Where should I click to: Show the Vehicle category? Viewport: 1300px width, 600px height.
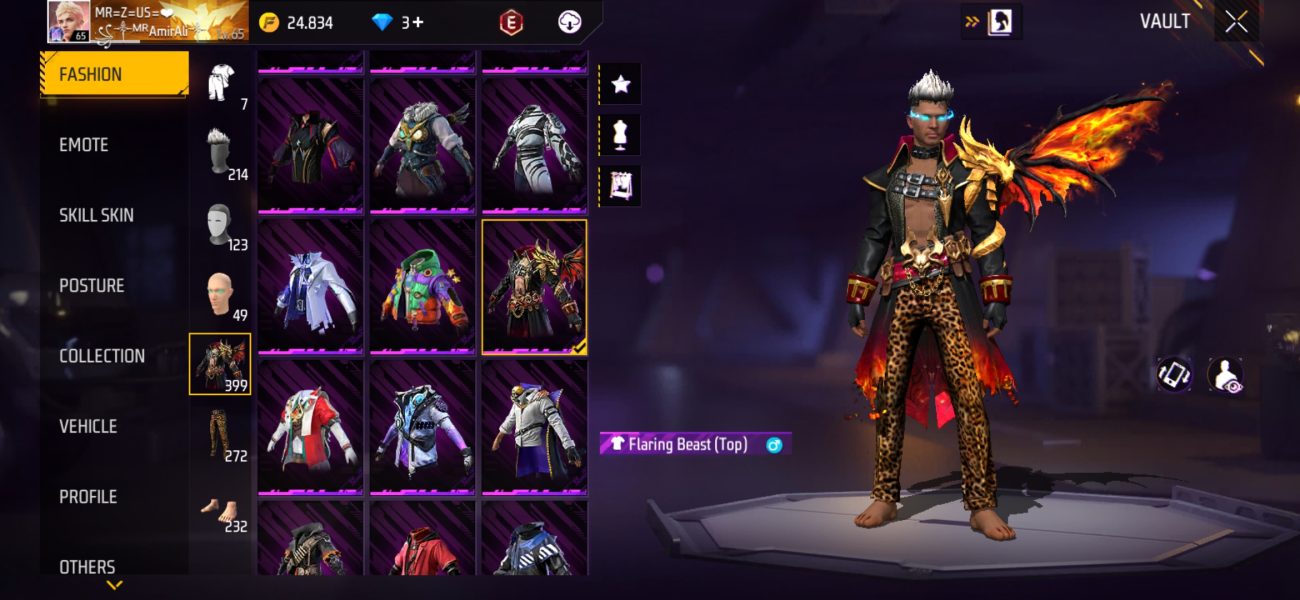click(x=88, y=426)
